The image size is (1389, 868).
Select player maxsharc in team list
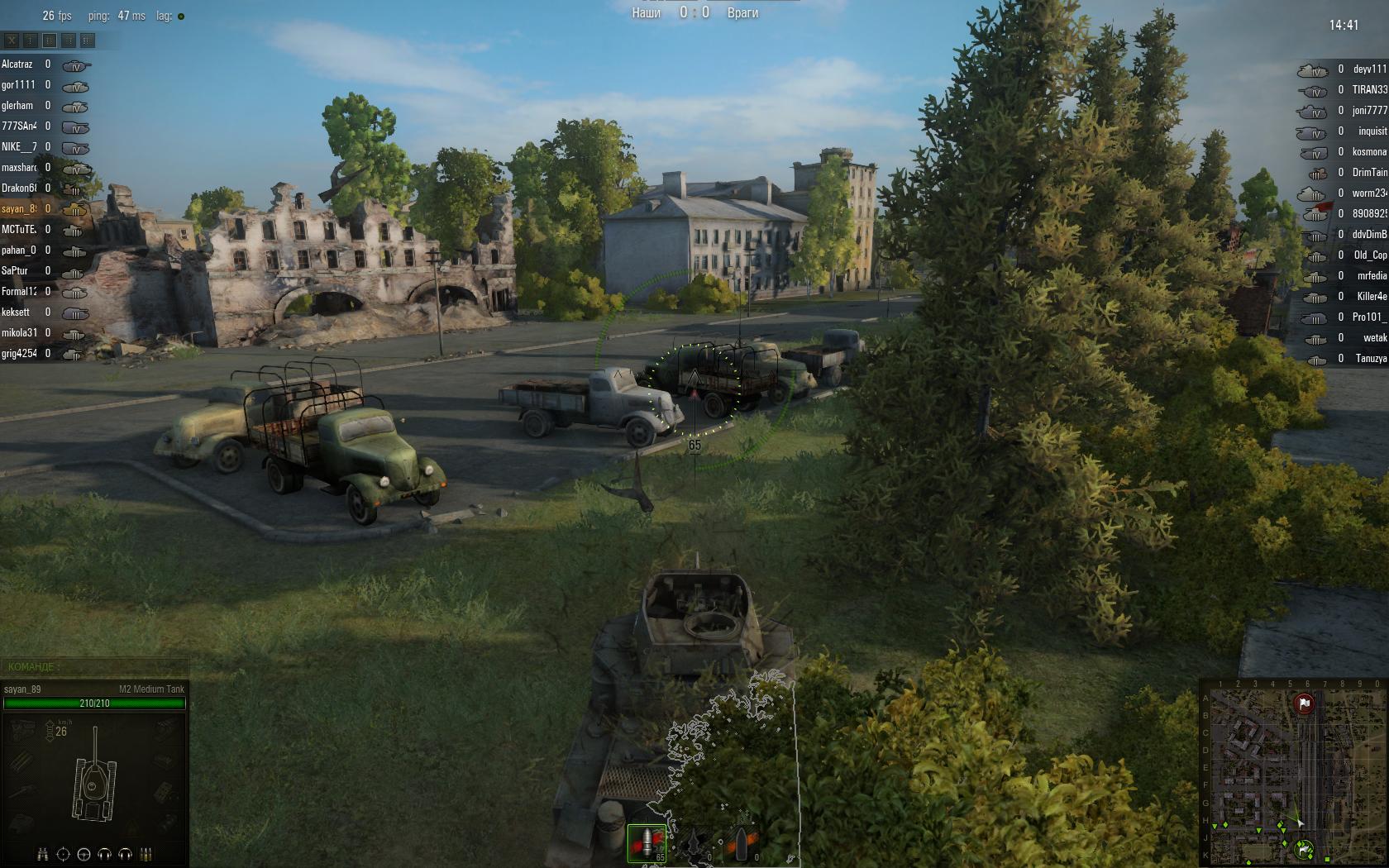19,168
